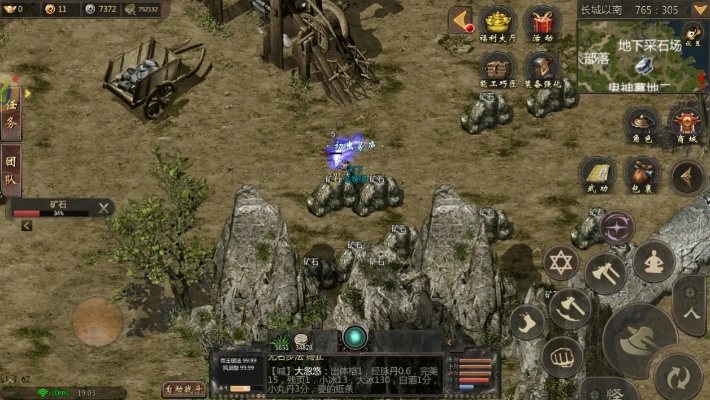Image resolution: width=710 pixels, height=400 pixels.
Task: Toggle the 自动战斗 auto-battle button
Action: click(x=182, y=389)
